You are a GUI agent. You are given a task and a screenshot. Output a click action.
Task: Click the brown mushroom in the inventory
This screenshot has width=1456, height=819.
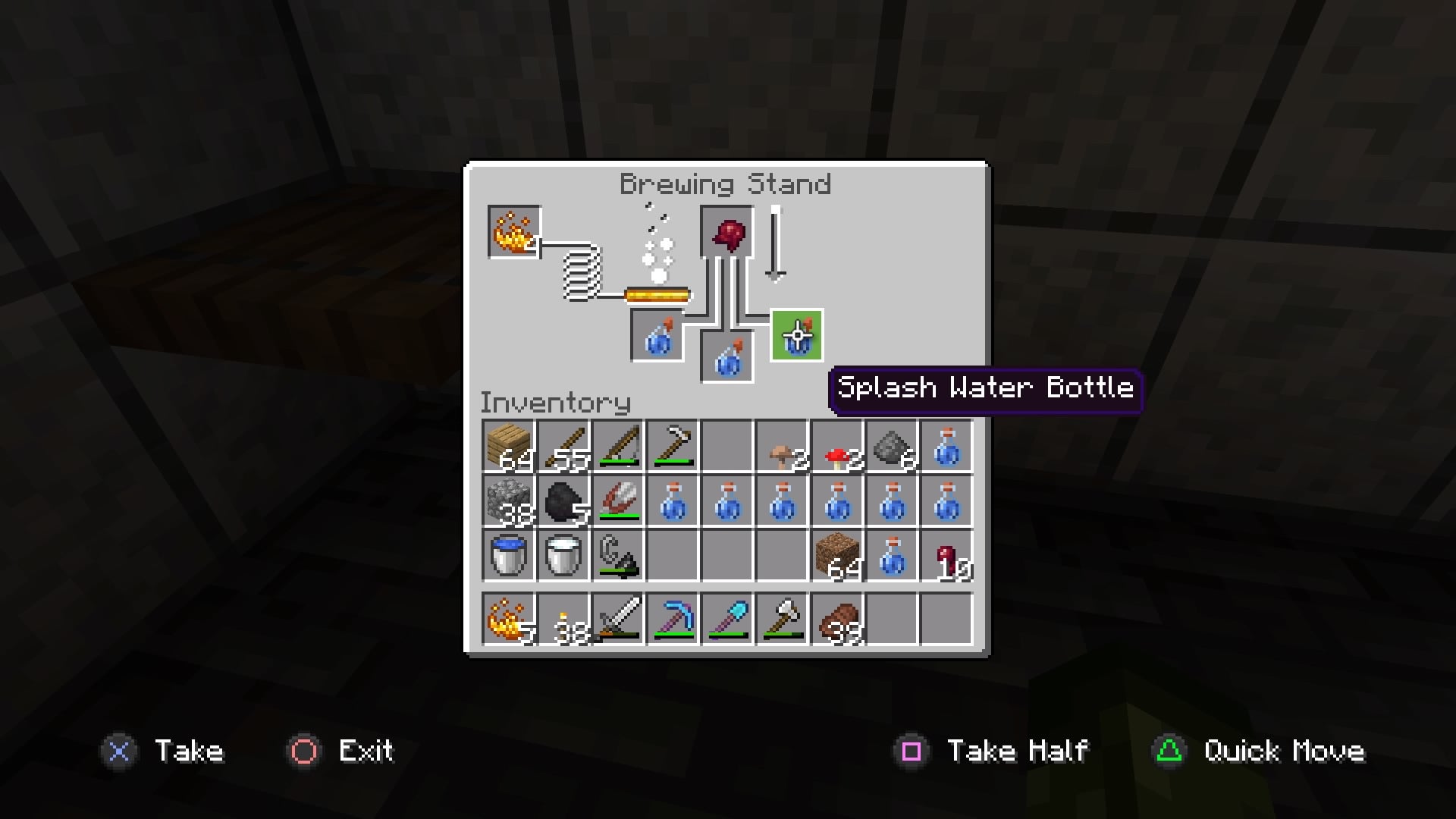tap(782, 445)
